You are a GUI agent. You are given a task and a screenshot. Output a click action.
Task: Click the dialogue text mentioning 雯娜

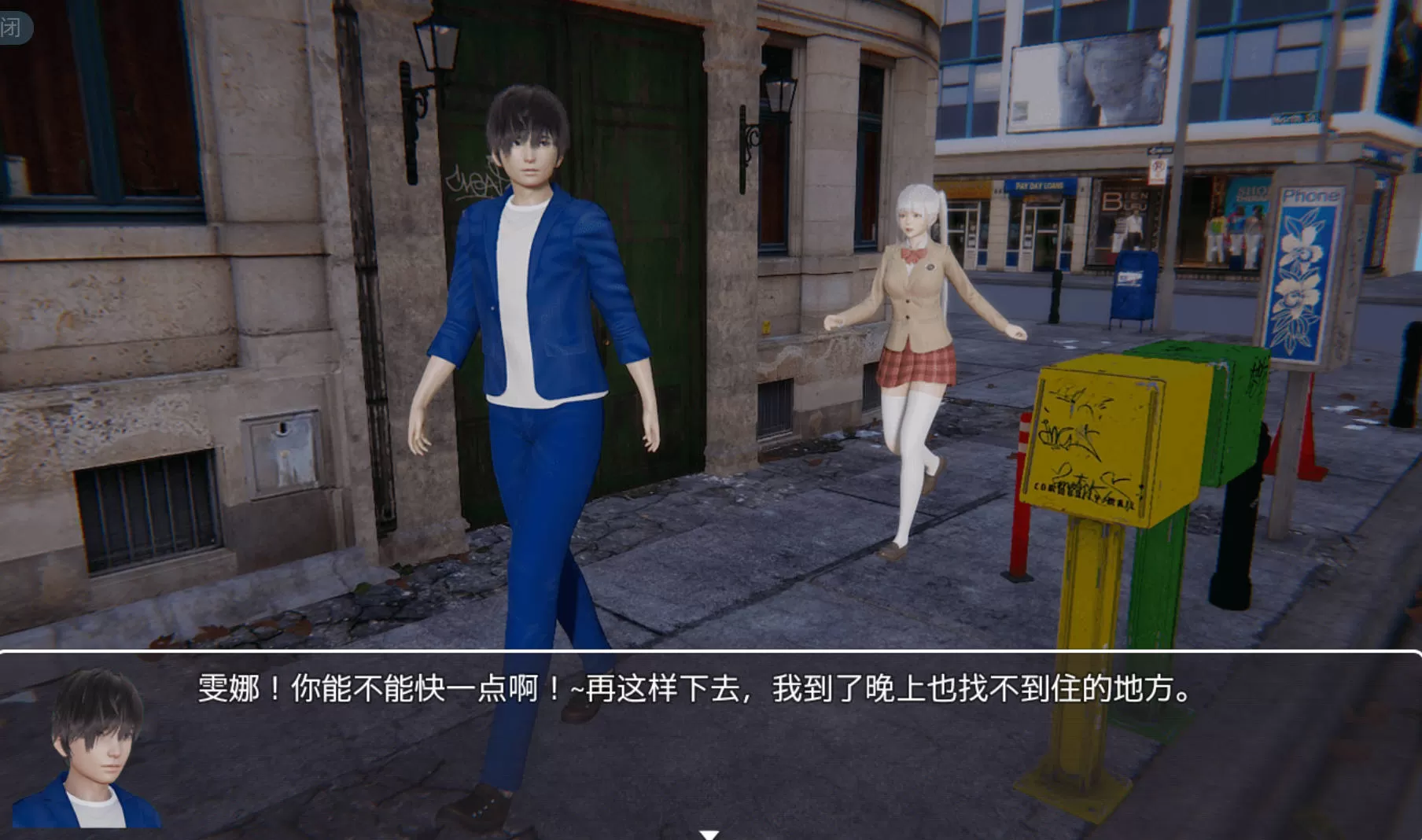point(692,692)
